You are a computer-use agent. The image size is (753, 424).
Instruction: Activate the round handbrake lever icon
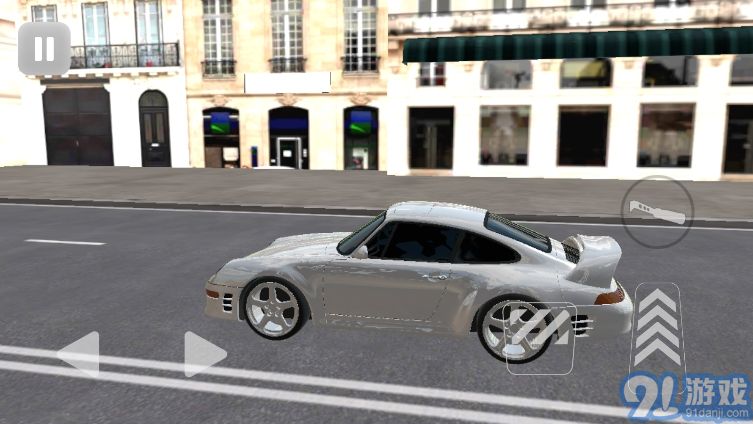(x=657, y=212)
